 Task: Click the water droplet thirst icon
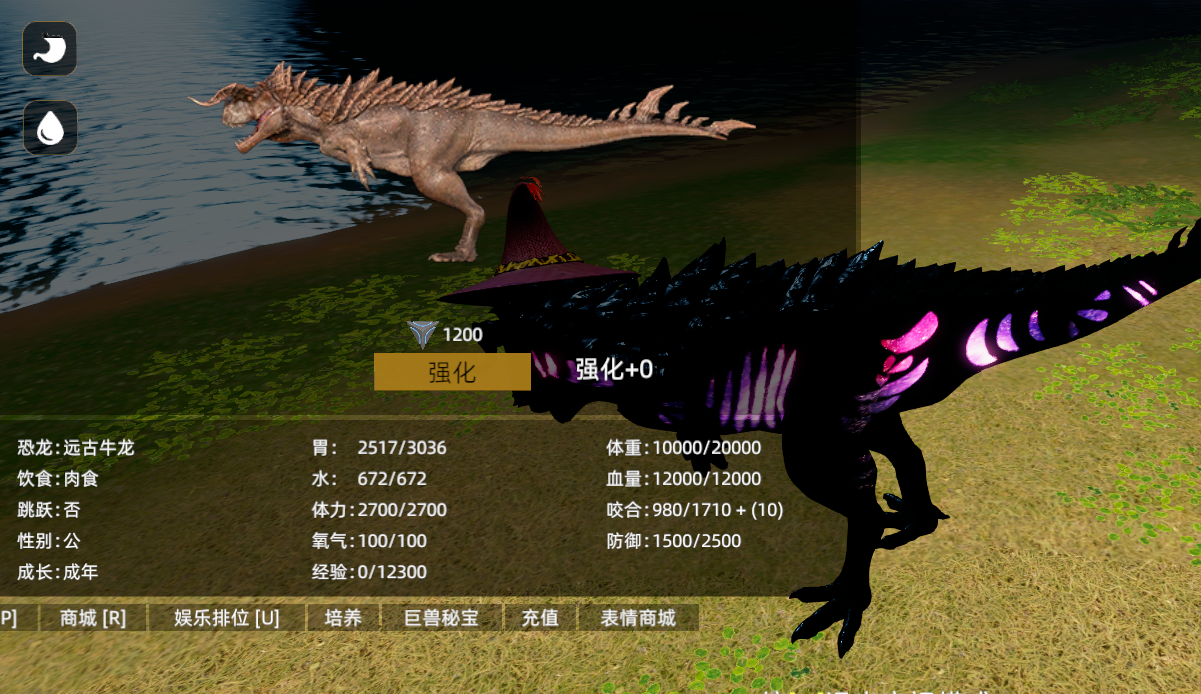(x=50, y=127)
